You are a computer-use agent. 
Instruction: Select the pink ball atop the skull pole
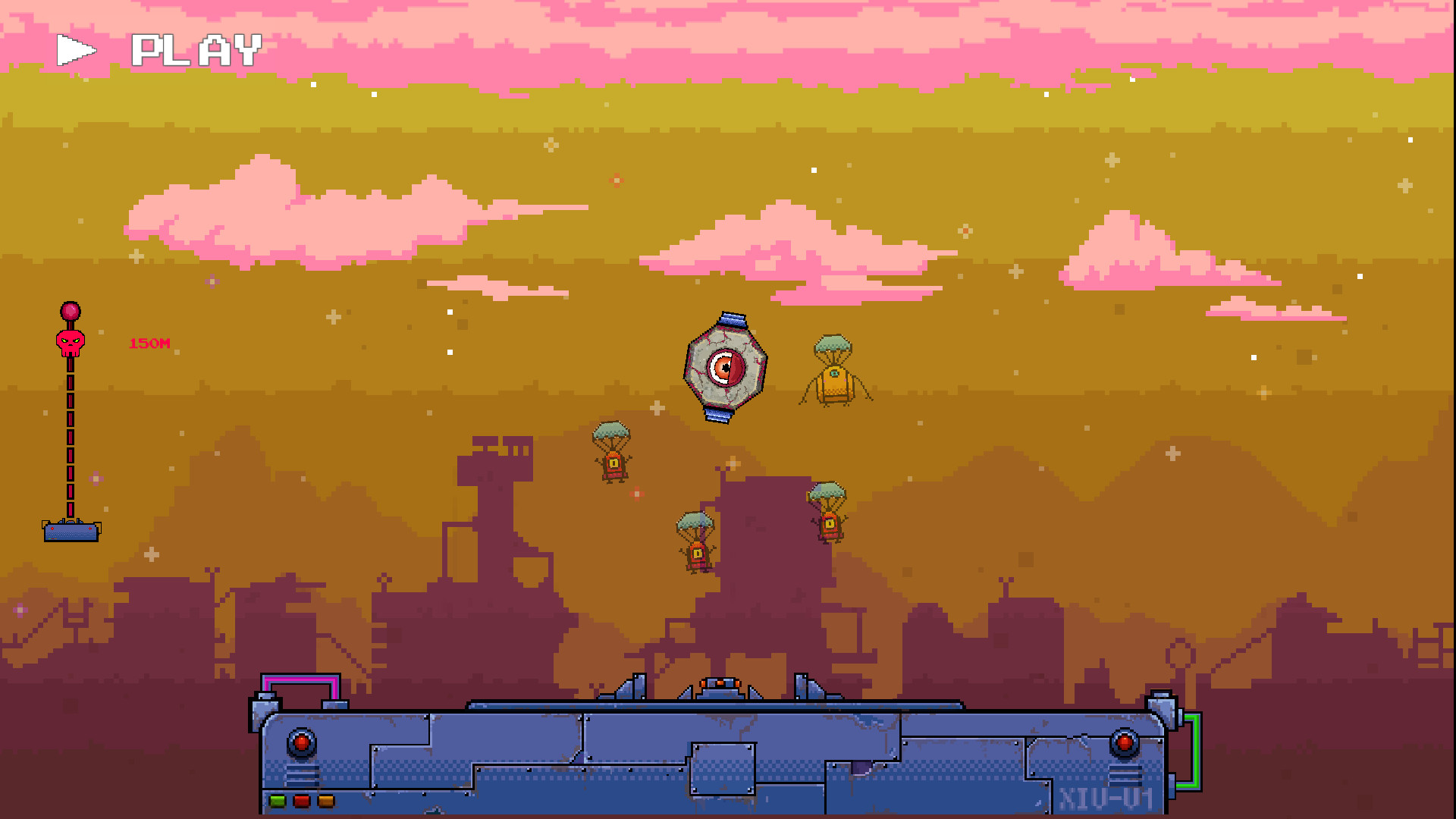(x=69, y=309)
